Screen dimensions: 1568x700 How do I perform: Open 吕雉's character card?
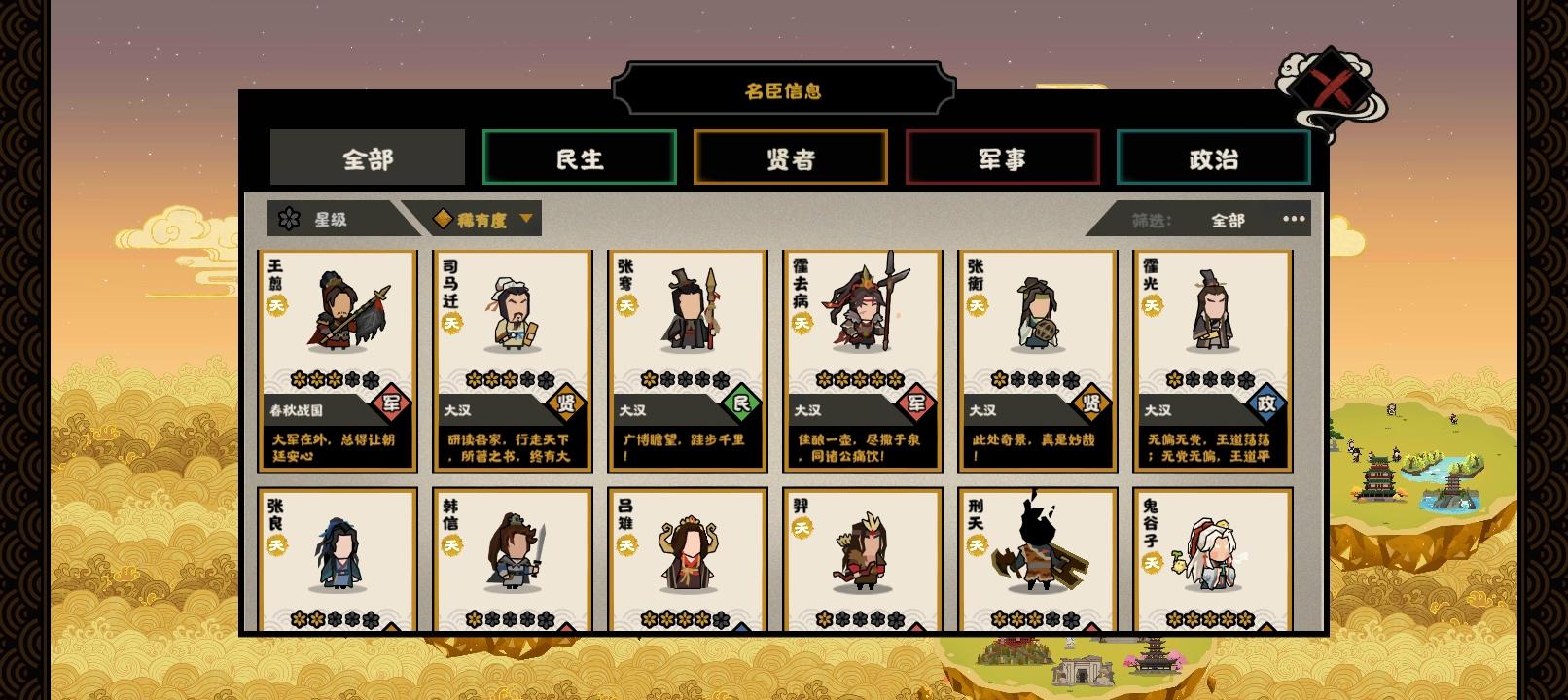coord(687,554)
